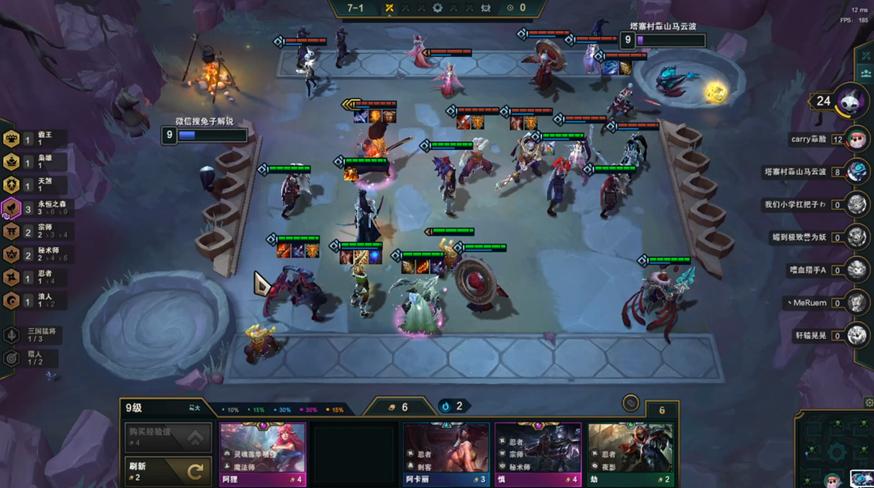View player carry's board in scoreboard
874x488 pixels.
coord(856,139)
